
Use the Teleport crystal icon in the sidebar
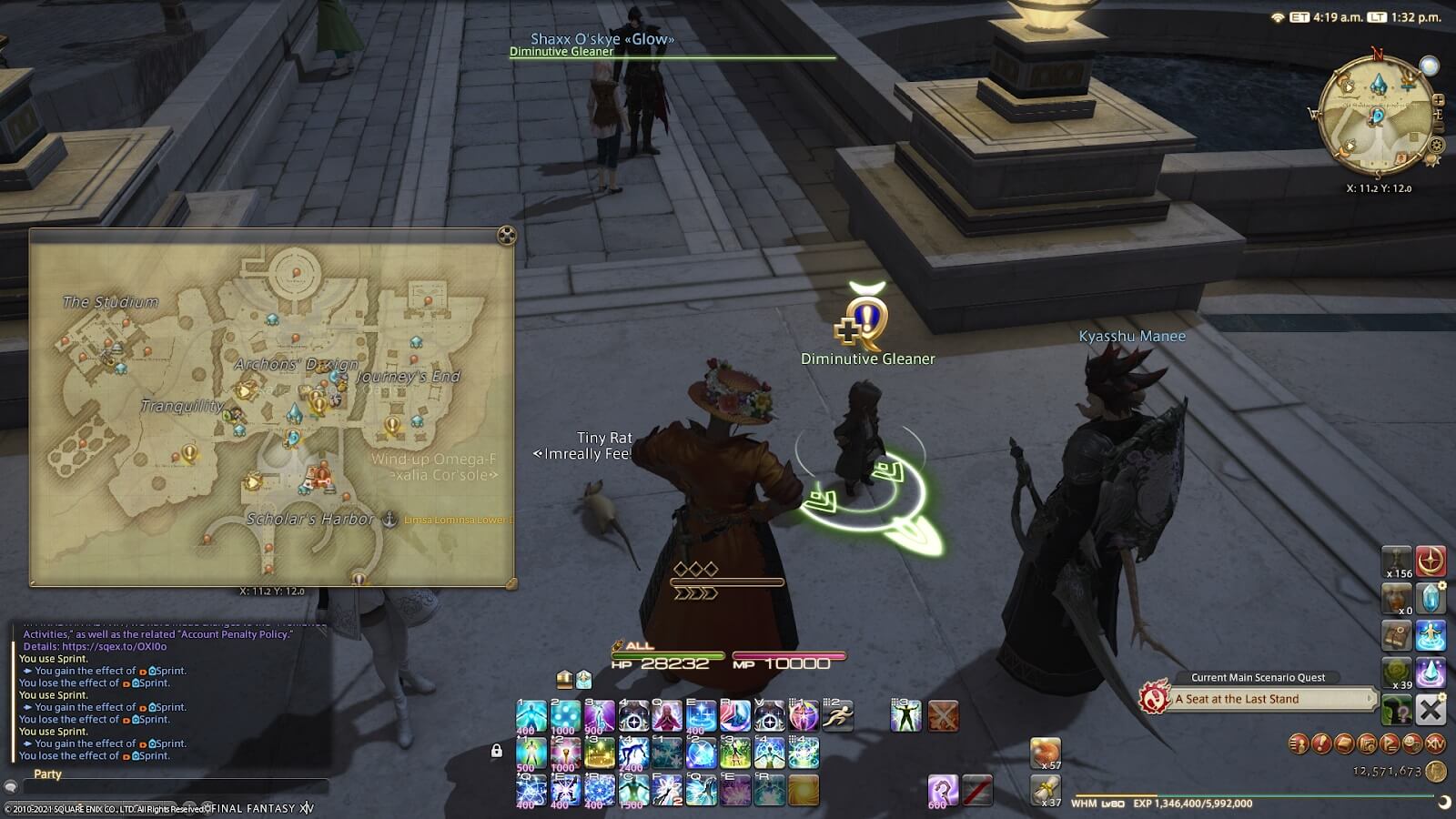pyautogui.click(x=1430, y=599)
